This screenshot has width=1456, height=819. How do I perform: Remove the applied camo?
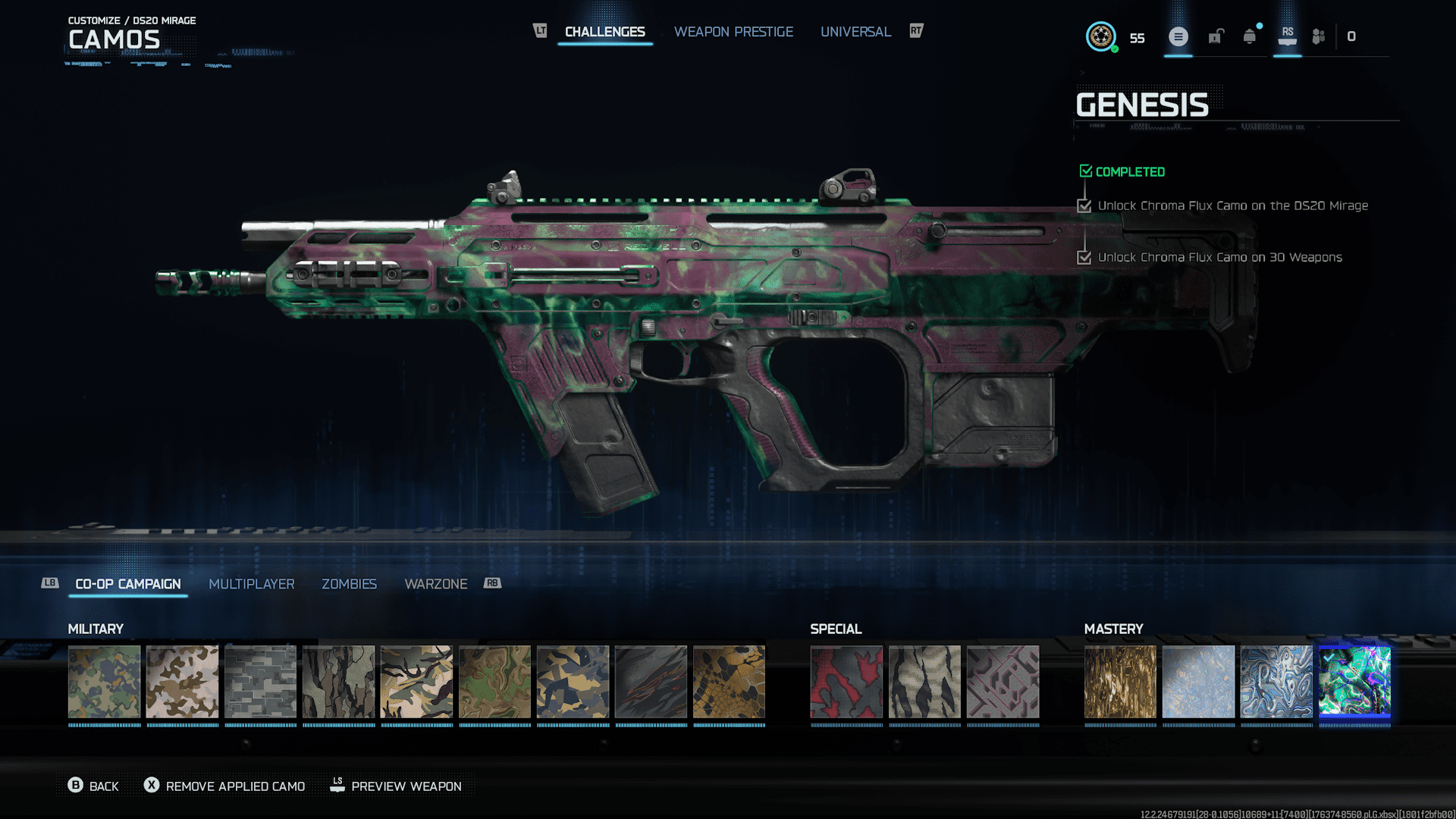point(224,786)
